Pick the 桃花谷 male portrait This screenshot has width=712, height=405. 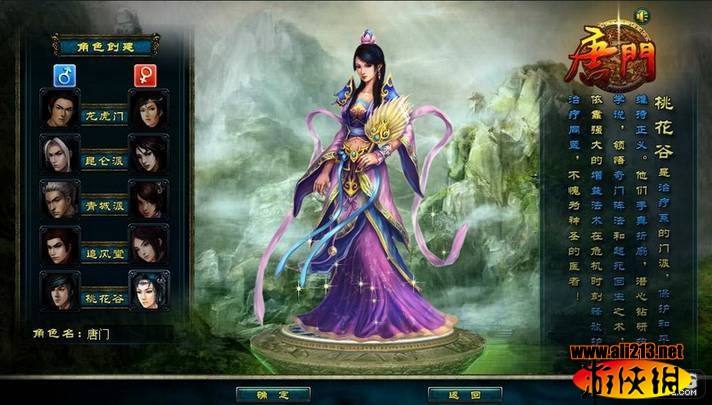pos(60,289)
